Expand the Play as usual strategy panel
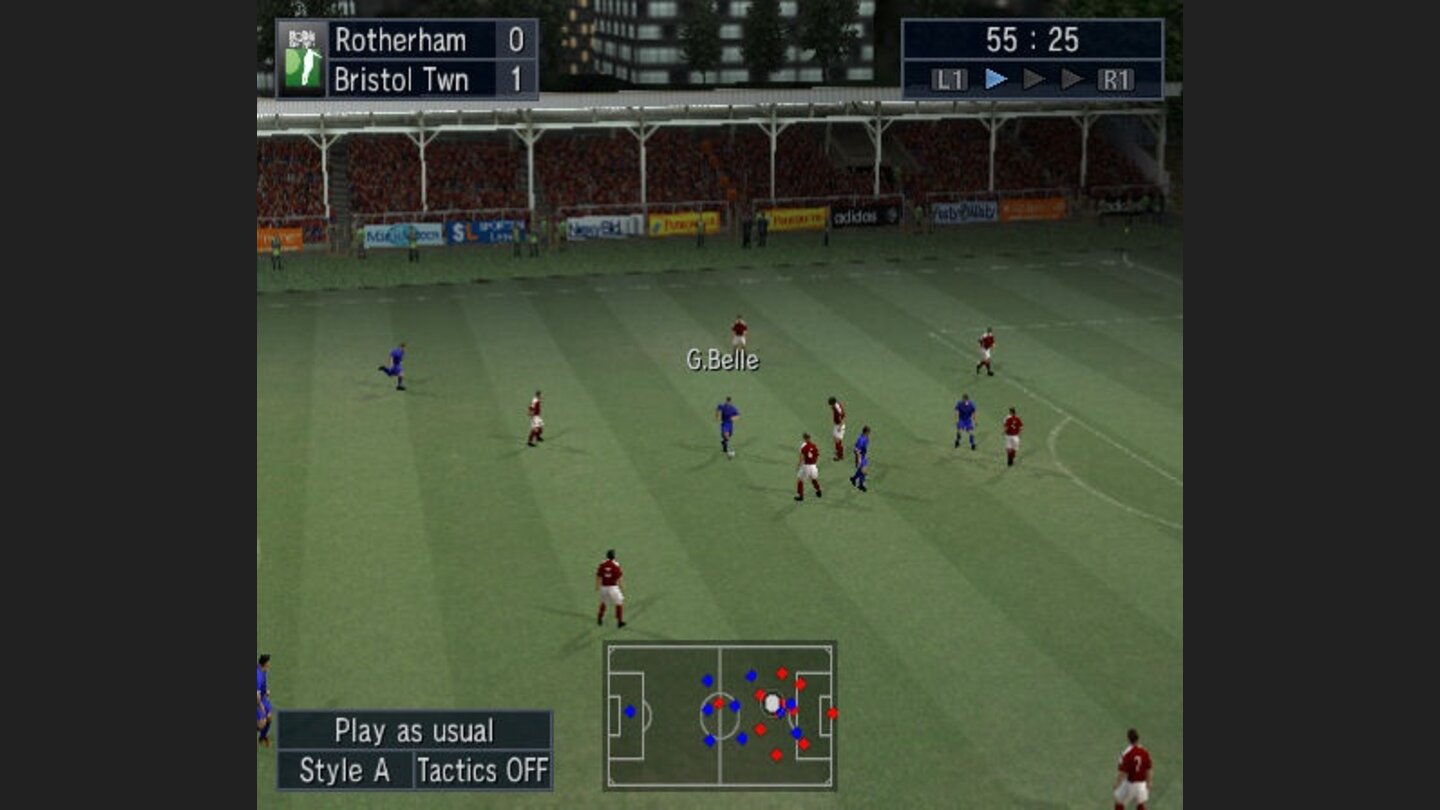 tap(397, 730)
